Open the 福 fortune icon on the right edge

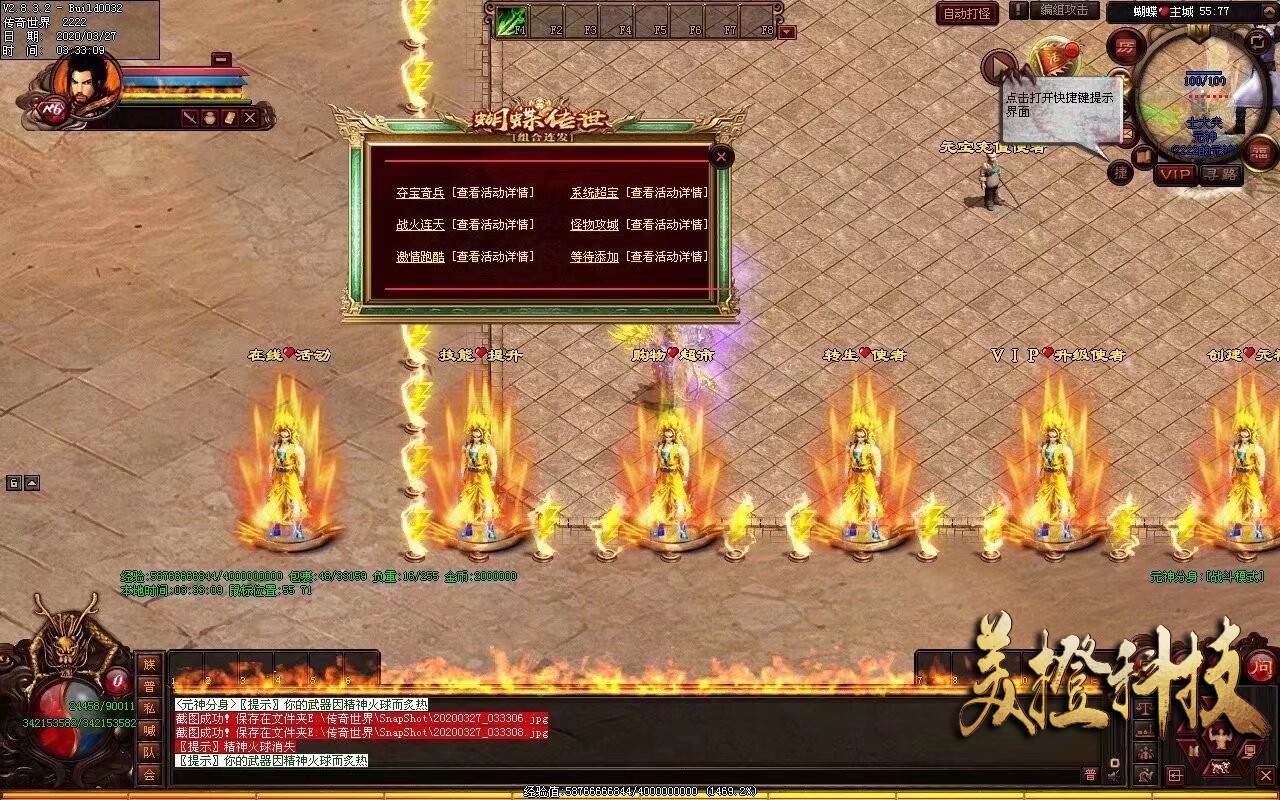(x=1260, y=155)
